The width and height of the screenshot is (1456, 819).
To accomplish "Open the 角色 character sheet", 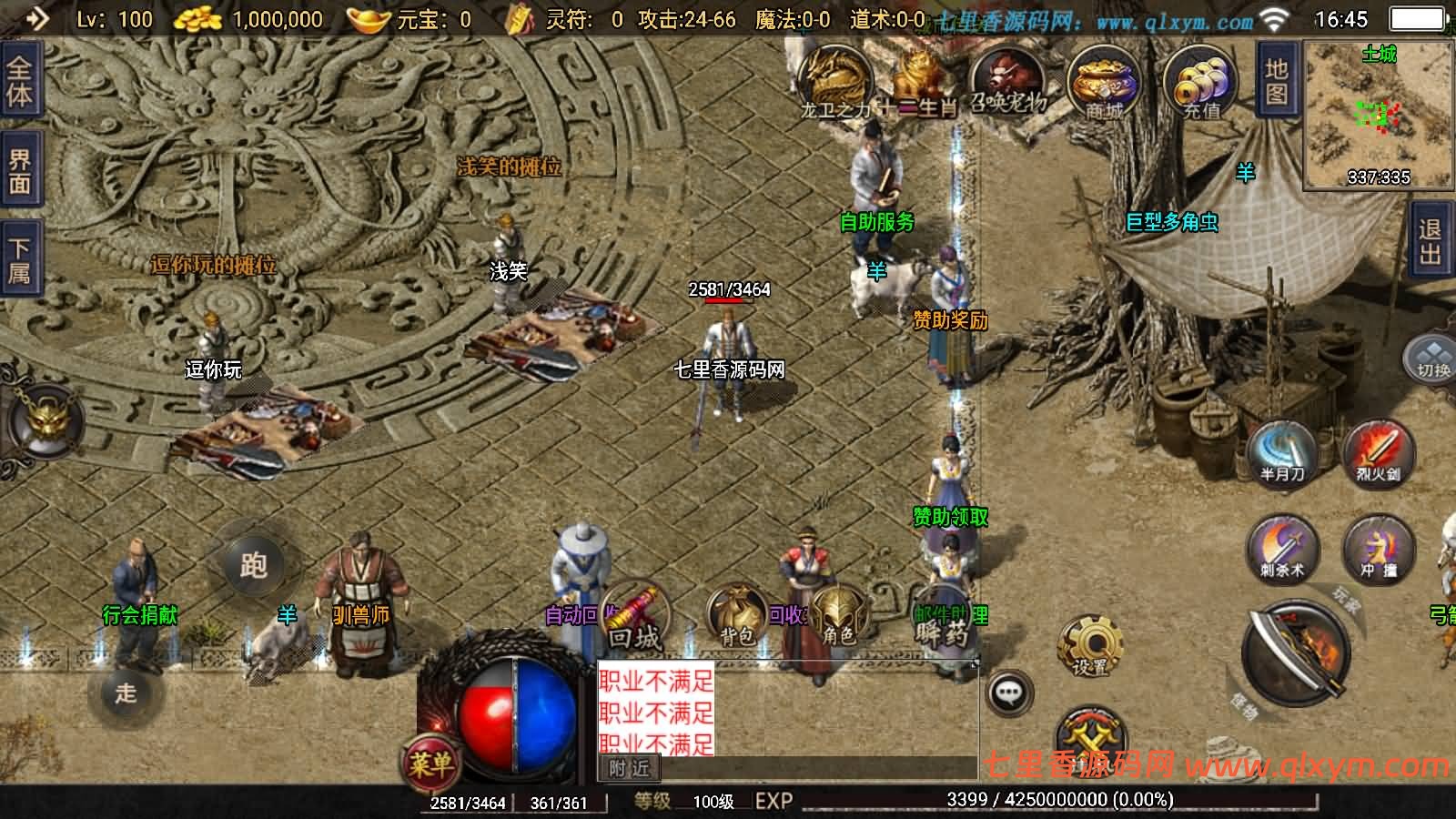I will click(838, 616).
